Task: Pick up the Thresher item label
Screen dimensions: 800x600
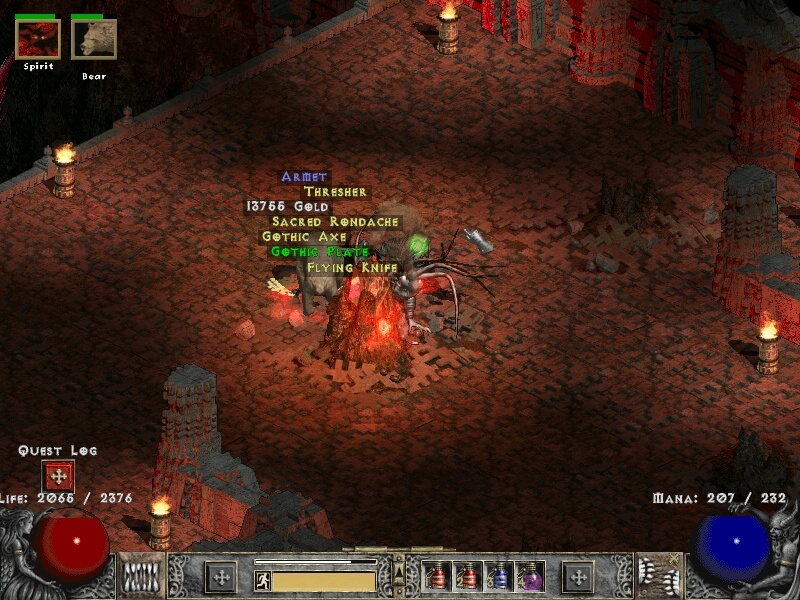Action: [x=335, y=192]
